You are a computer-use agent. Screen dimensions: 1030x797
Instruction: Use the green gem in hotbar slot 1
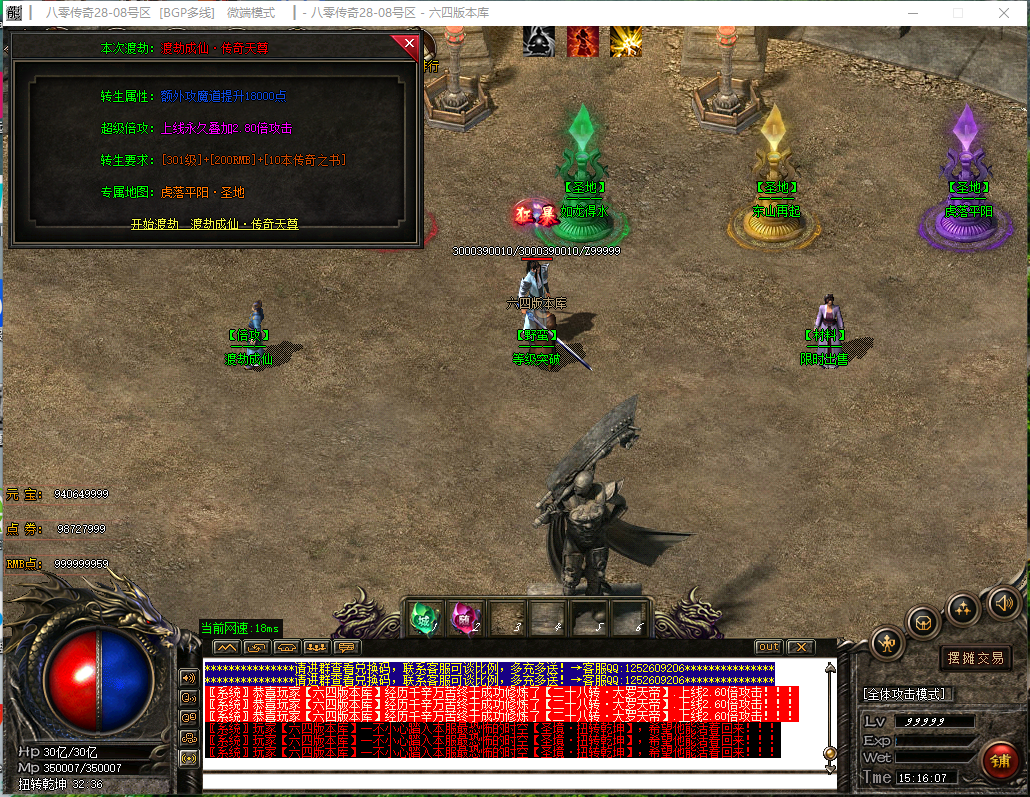click(424, 617)
